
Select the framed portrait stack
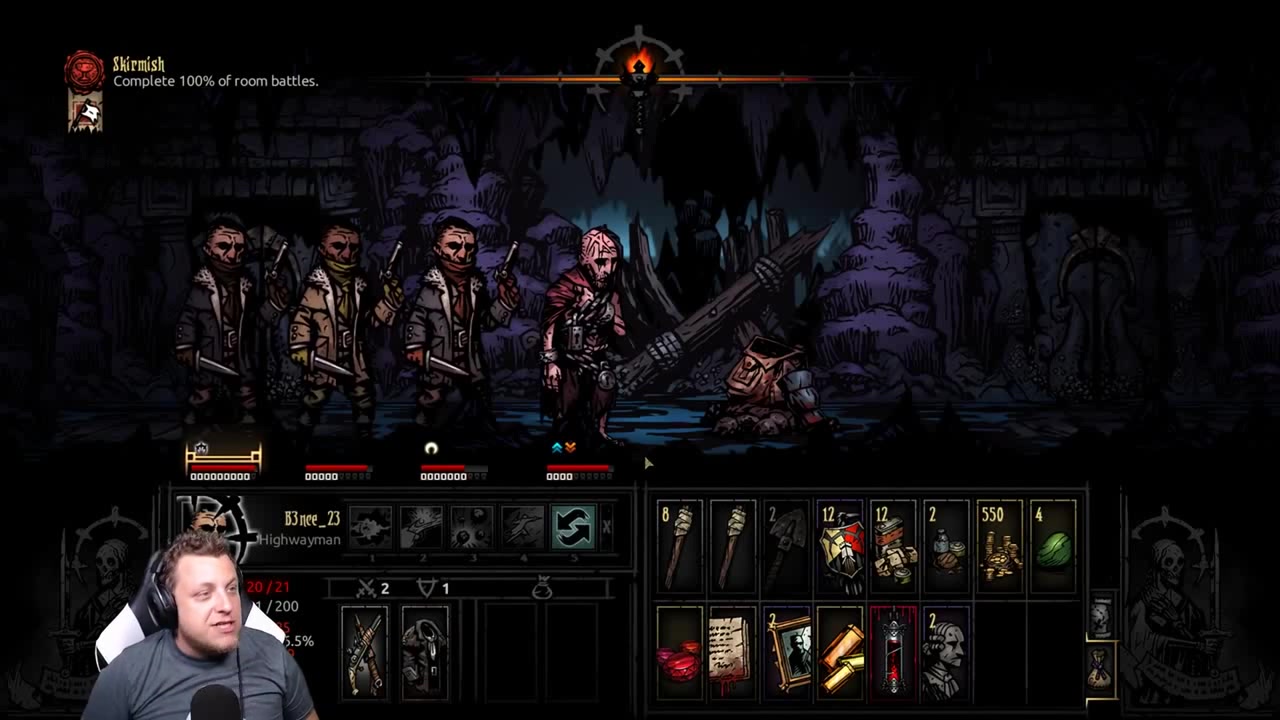pos(786,652)
